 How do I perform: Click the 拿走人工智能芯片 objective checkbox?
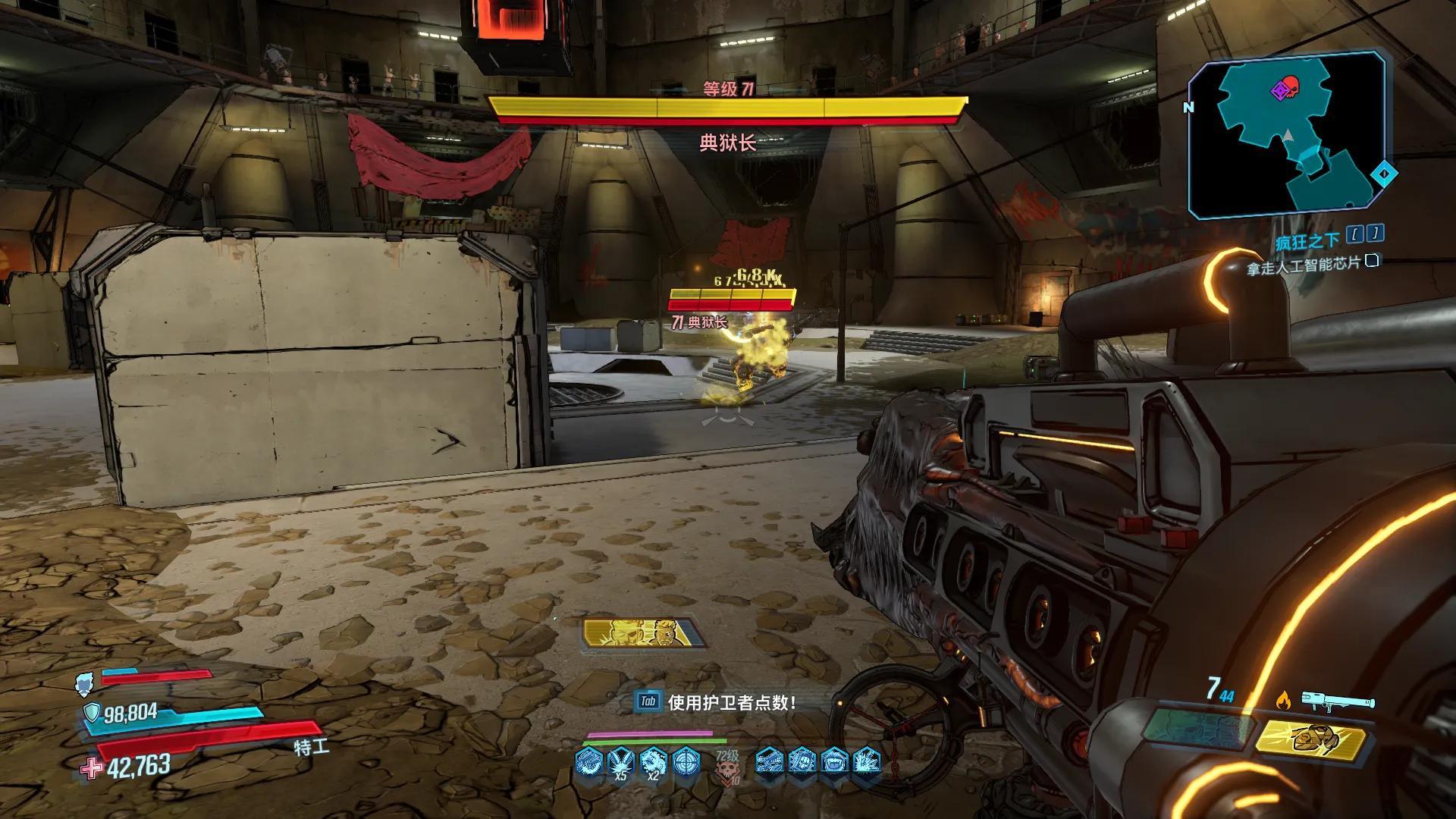(1371, 262)
